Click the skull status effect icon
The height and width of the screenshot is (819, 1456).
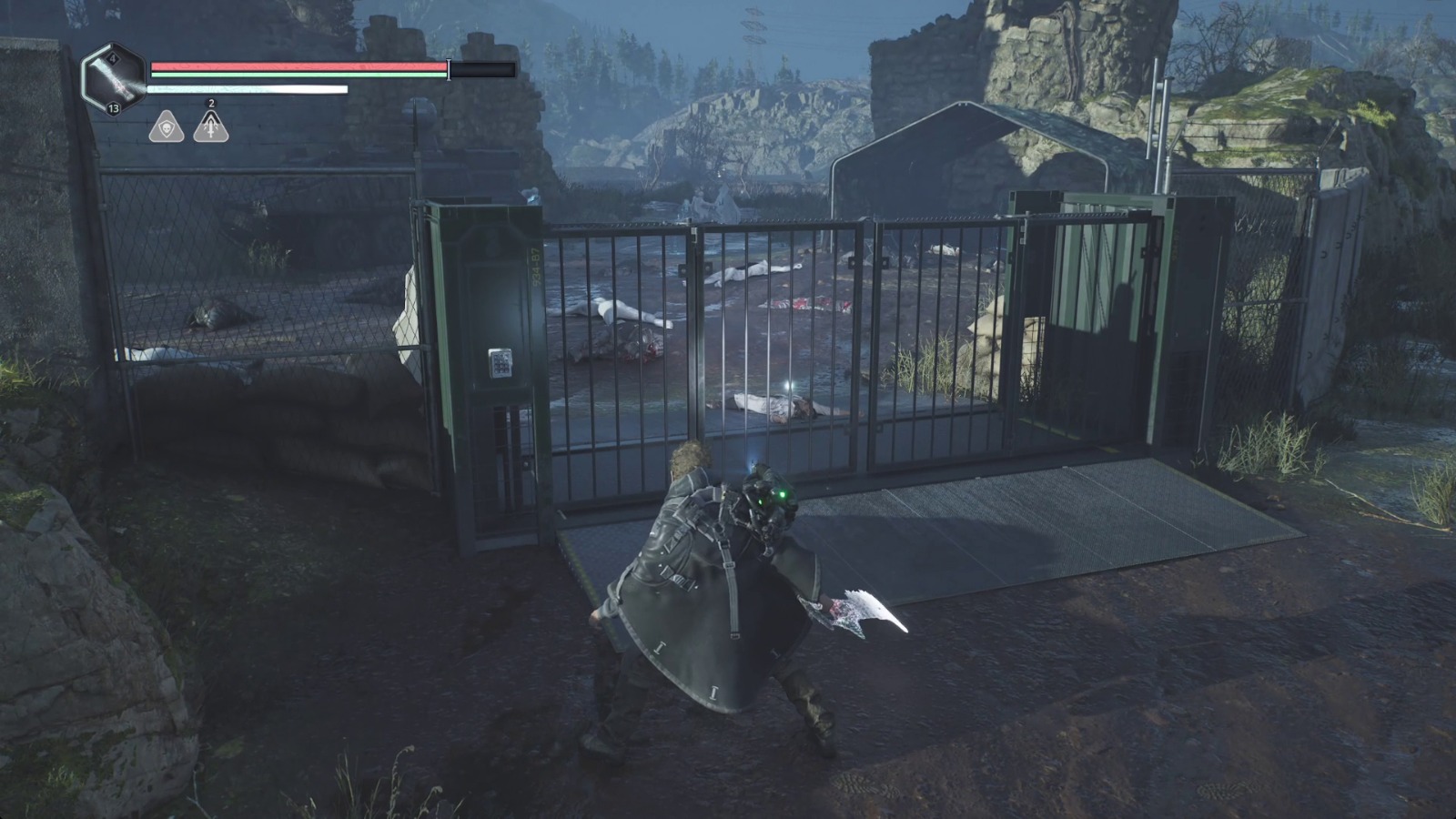pos(168,127)
